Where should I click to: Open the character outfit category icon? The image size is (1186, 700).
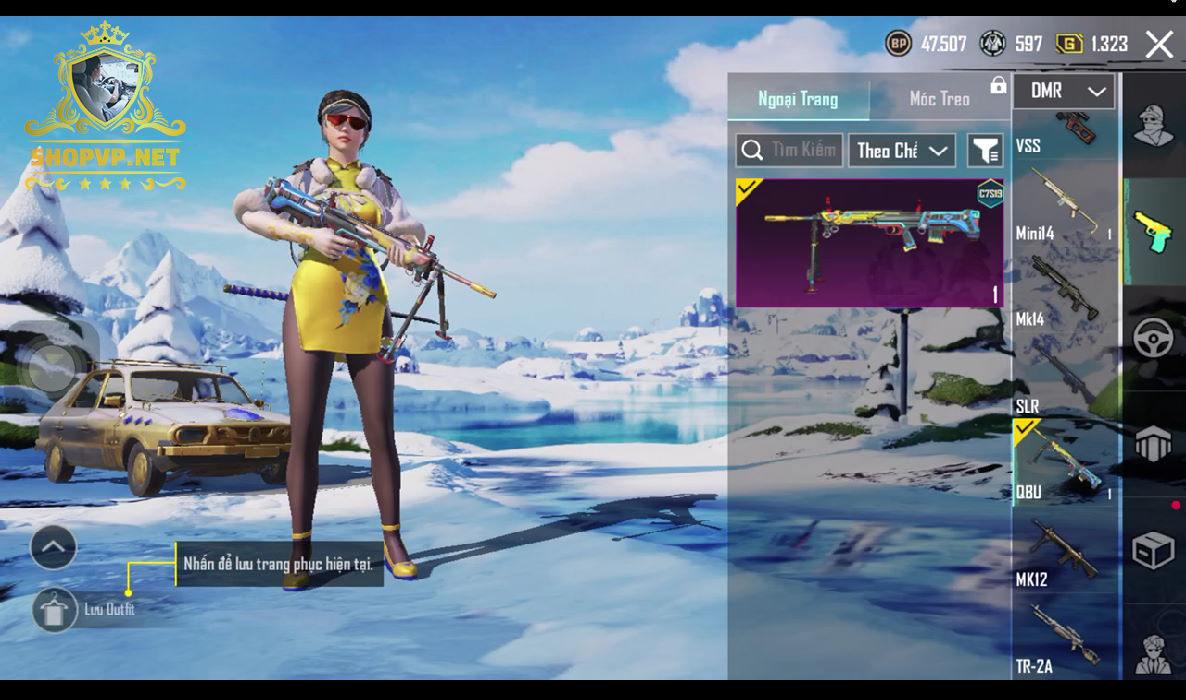pyautogui.click(x=1153, y=125)
